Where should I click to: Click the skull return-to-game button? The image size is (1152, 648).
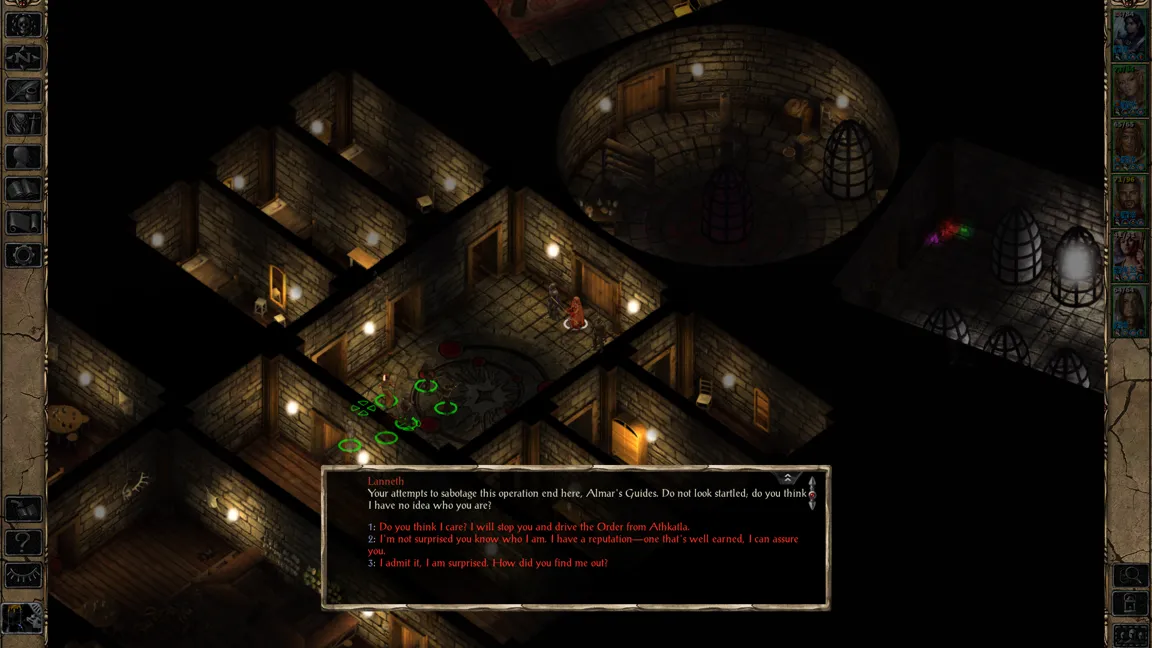[x=24, y=25]
